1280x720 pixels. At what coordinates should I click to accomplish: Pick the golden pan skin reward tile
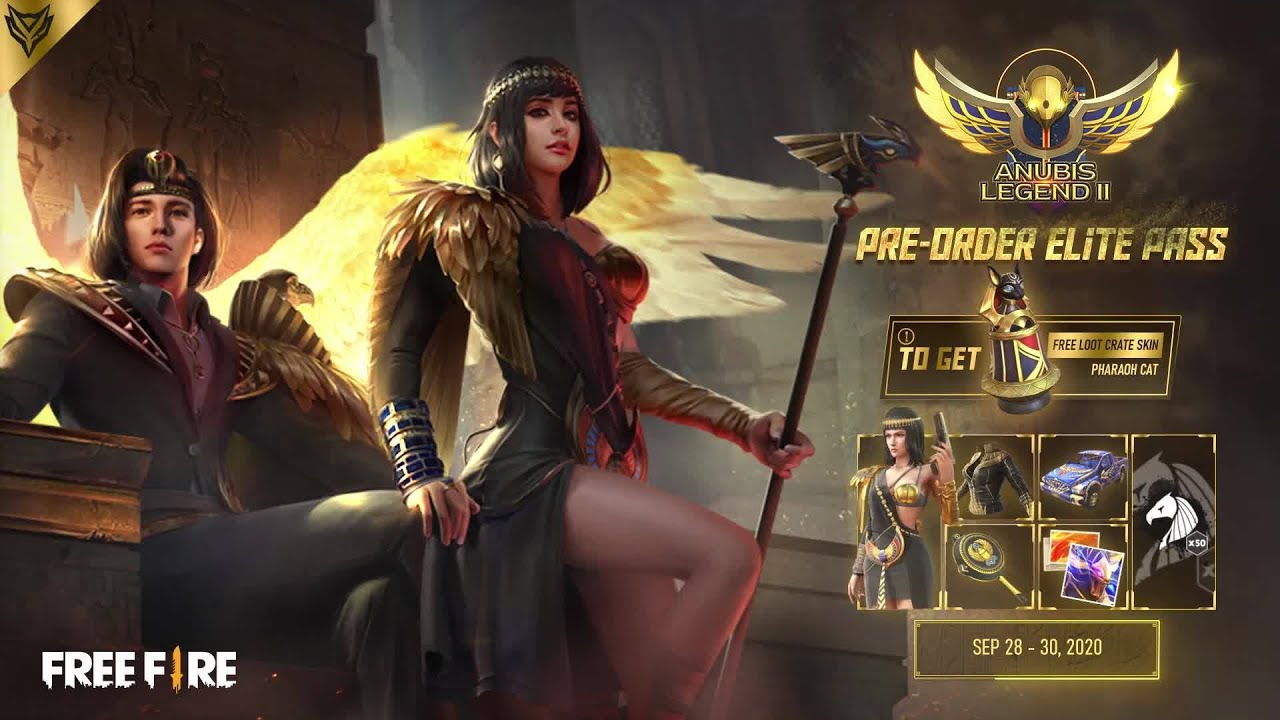tap(990, 566)
